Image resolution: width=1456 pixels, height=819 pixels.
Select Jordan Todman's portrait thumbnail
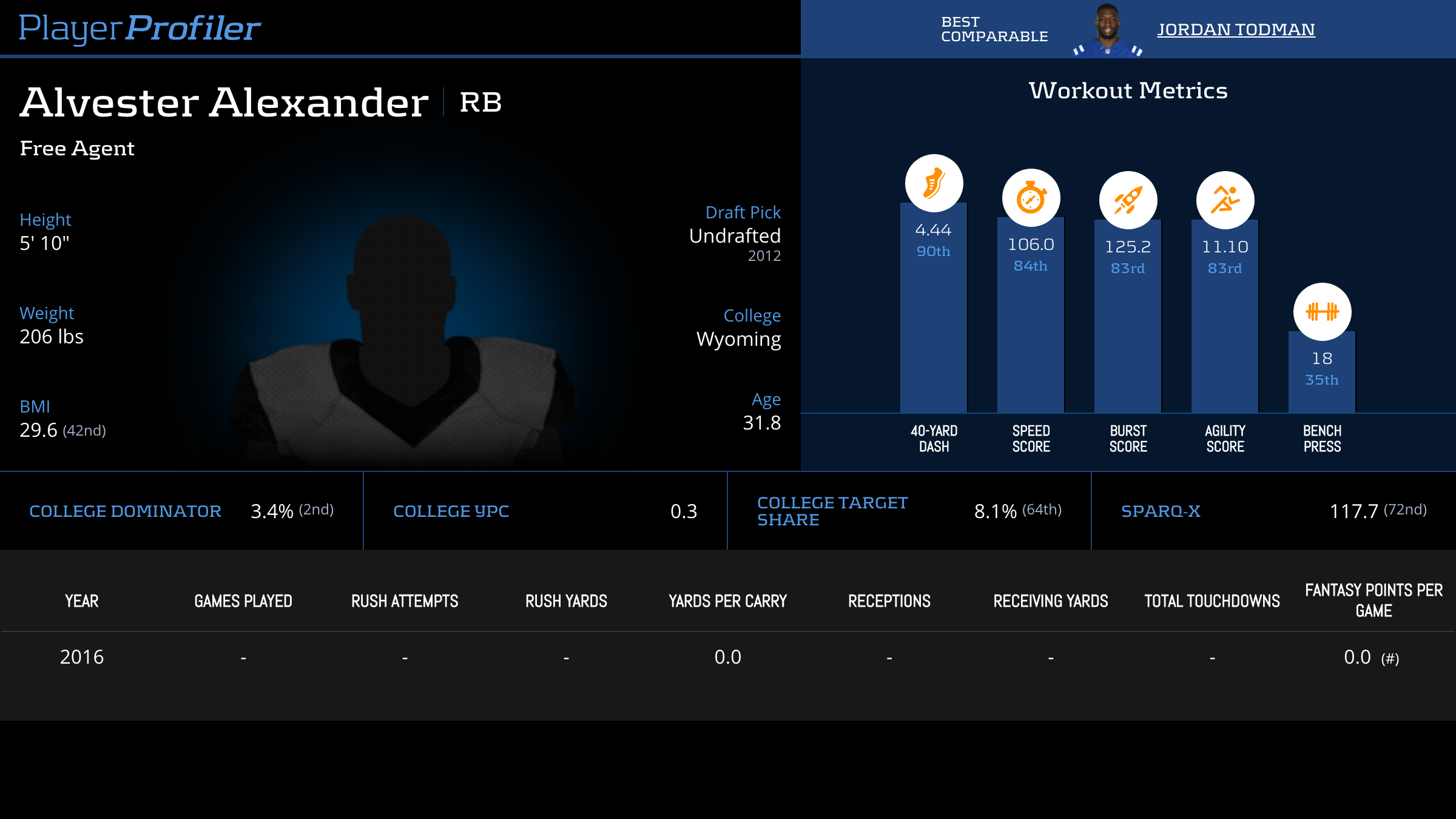(1107, 30)
